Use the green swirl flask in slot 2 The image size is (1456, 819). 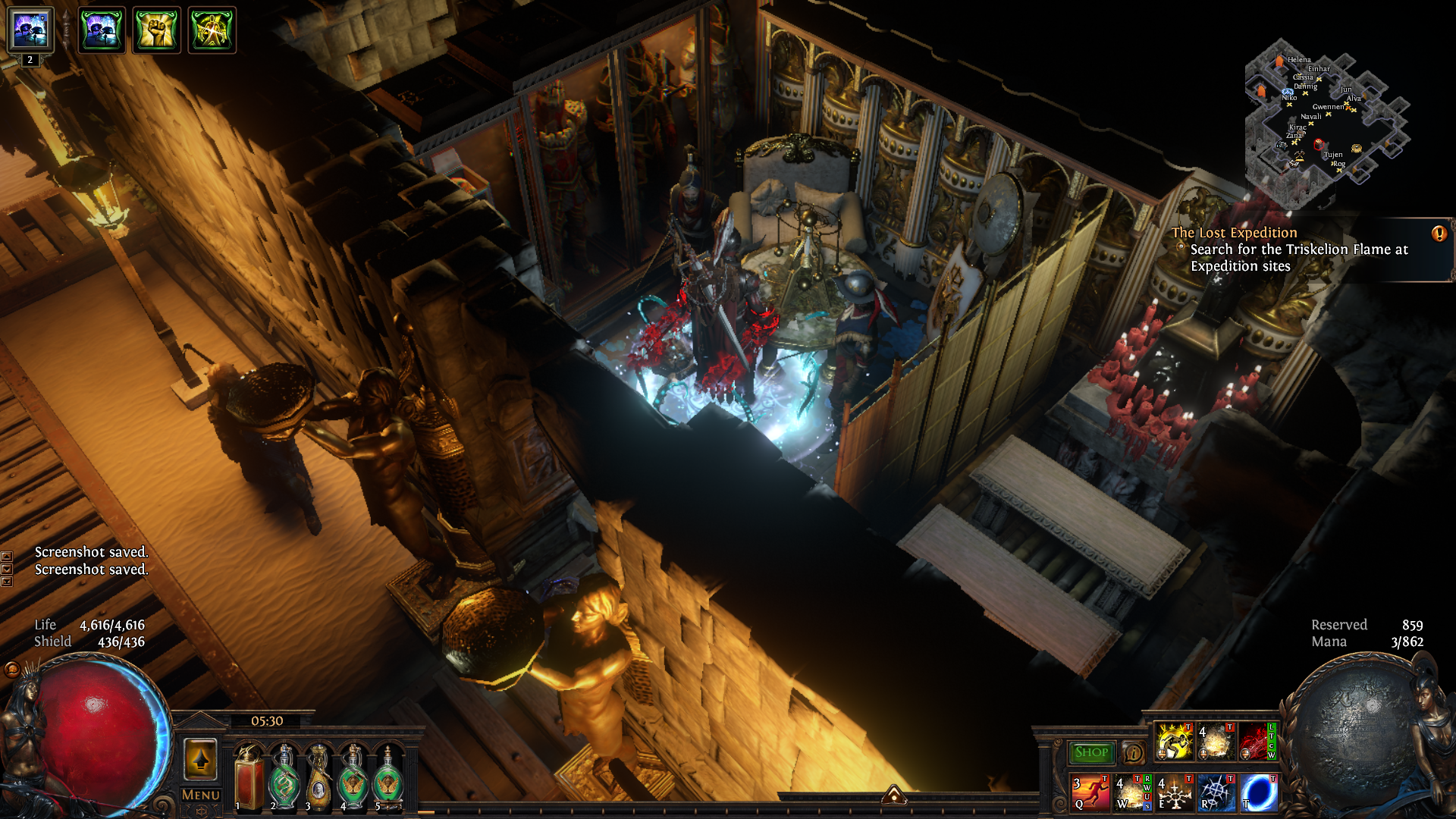click(x=284, y=777)
